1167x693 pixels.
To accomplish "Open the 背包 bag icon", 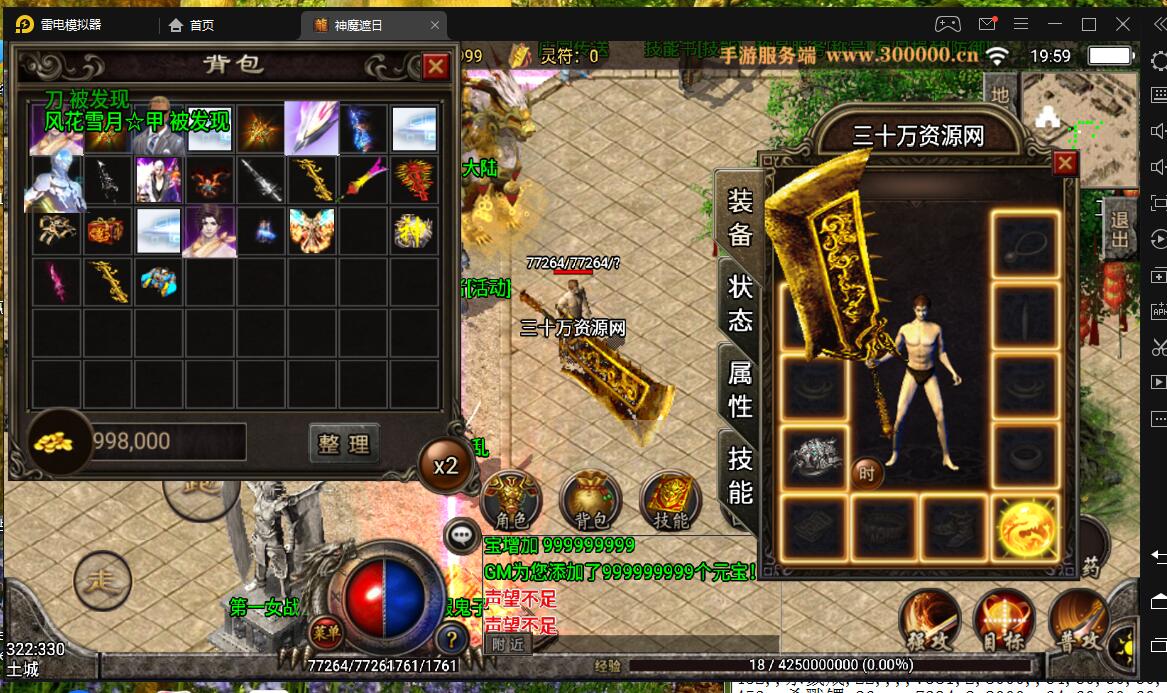I will coord(591,499).
